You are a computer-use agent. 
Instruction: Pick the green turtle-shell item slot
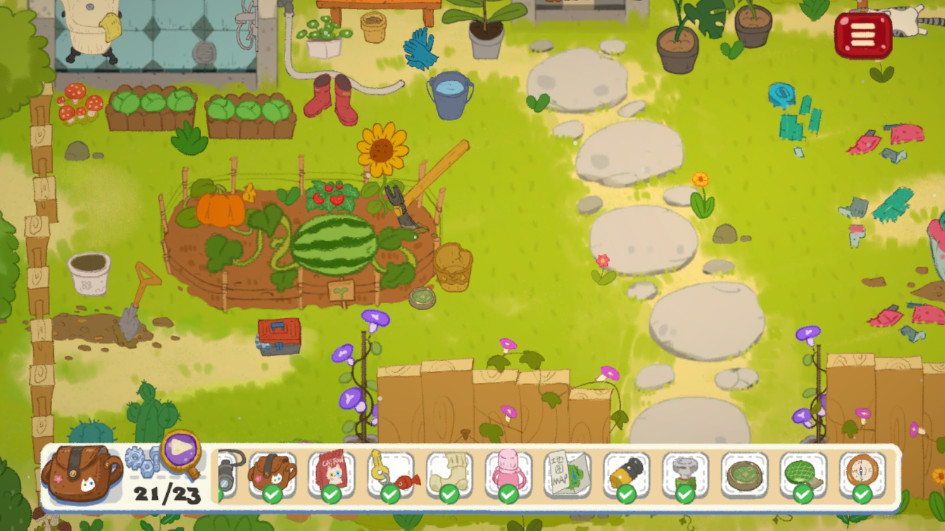803,473
